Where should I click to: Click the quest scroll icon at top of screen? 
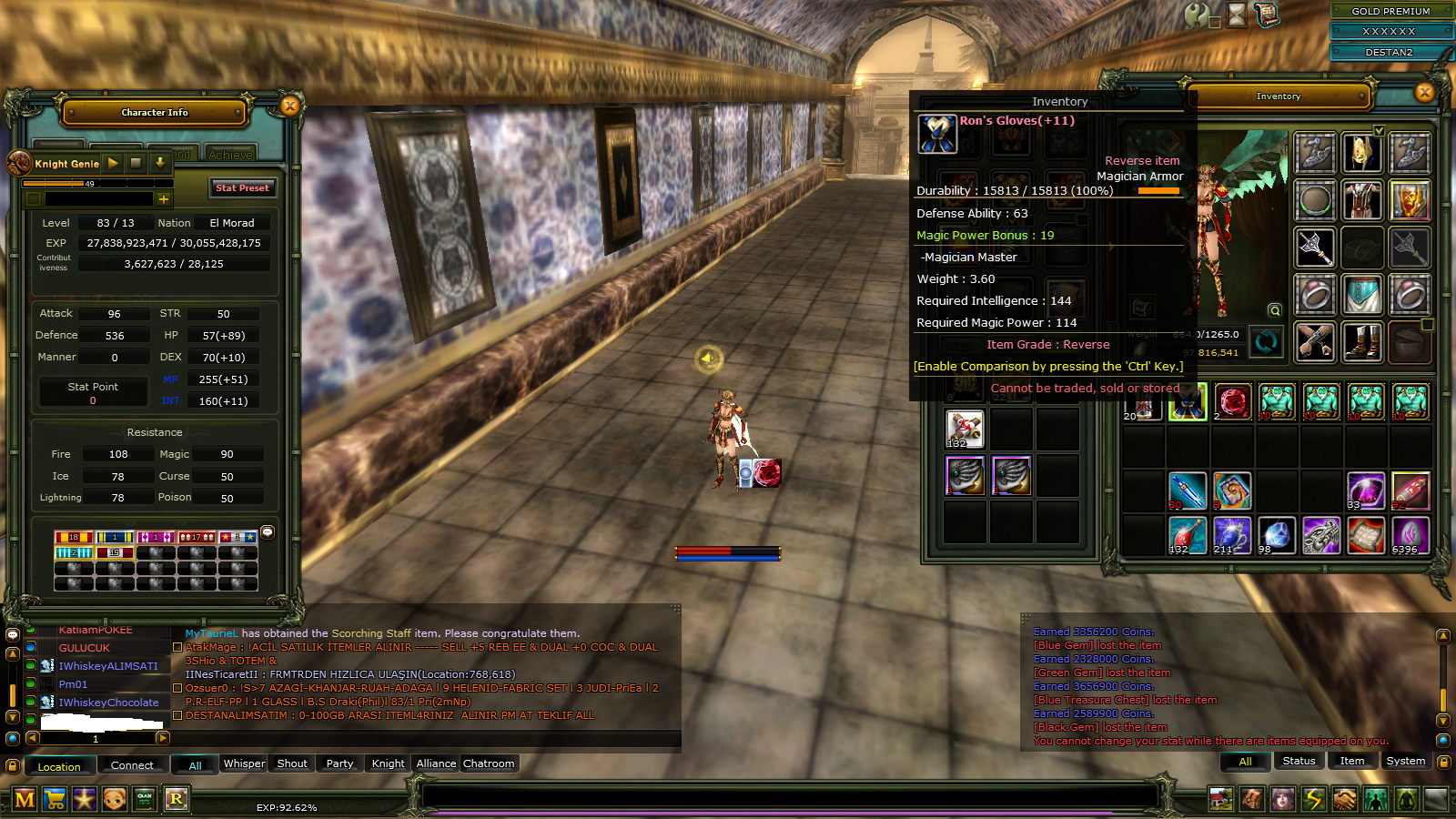1267,15
